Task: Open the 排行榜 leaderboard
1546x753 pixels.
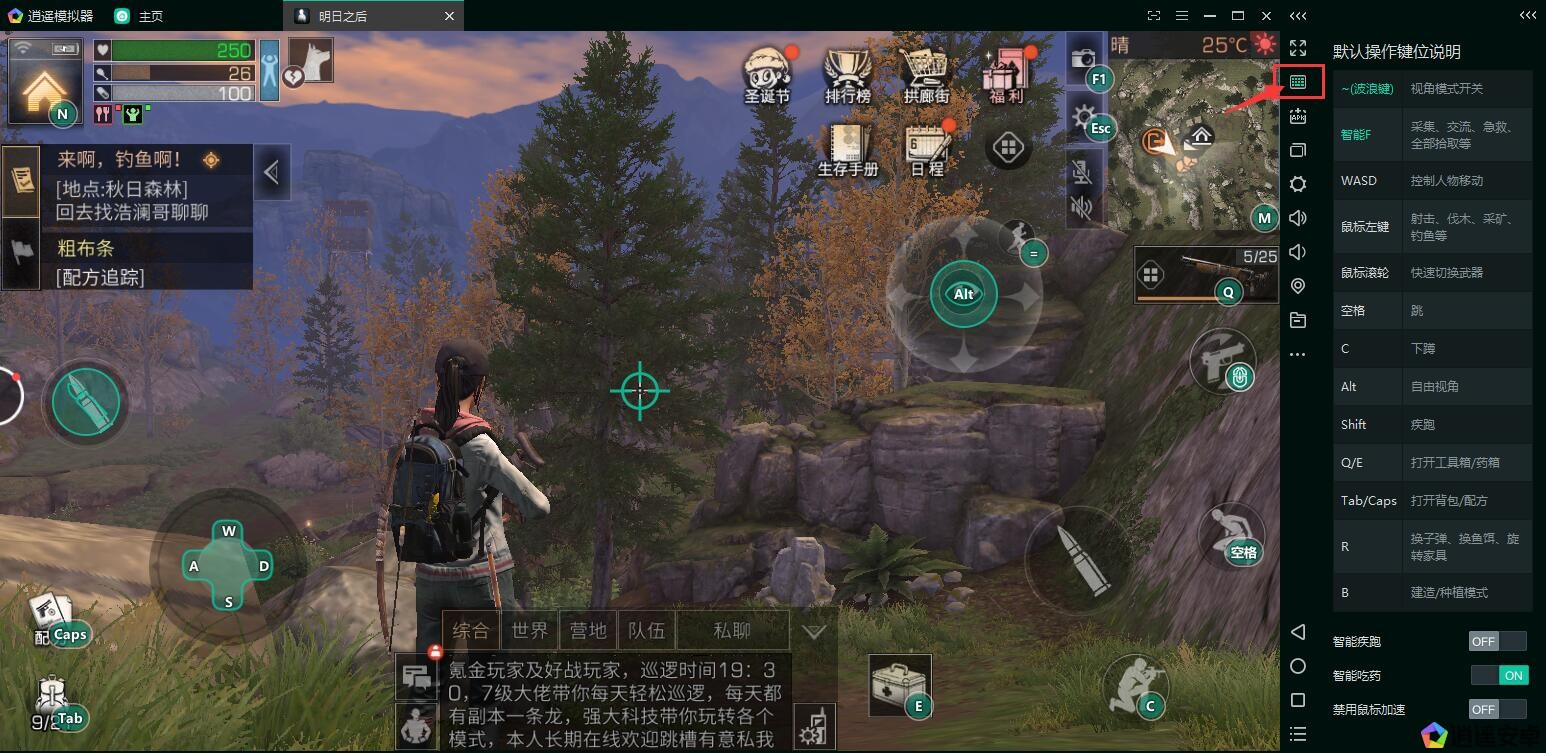Action: point(847,72)
